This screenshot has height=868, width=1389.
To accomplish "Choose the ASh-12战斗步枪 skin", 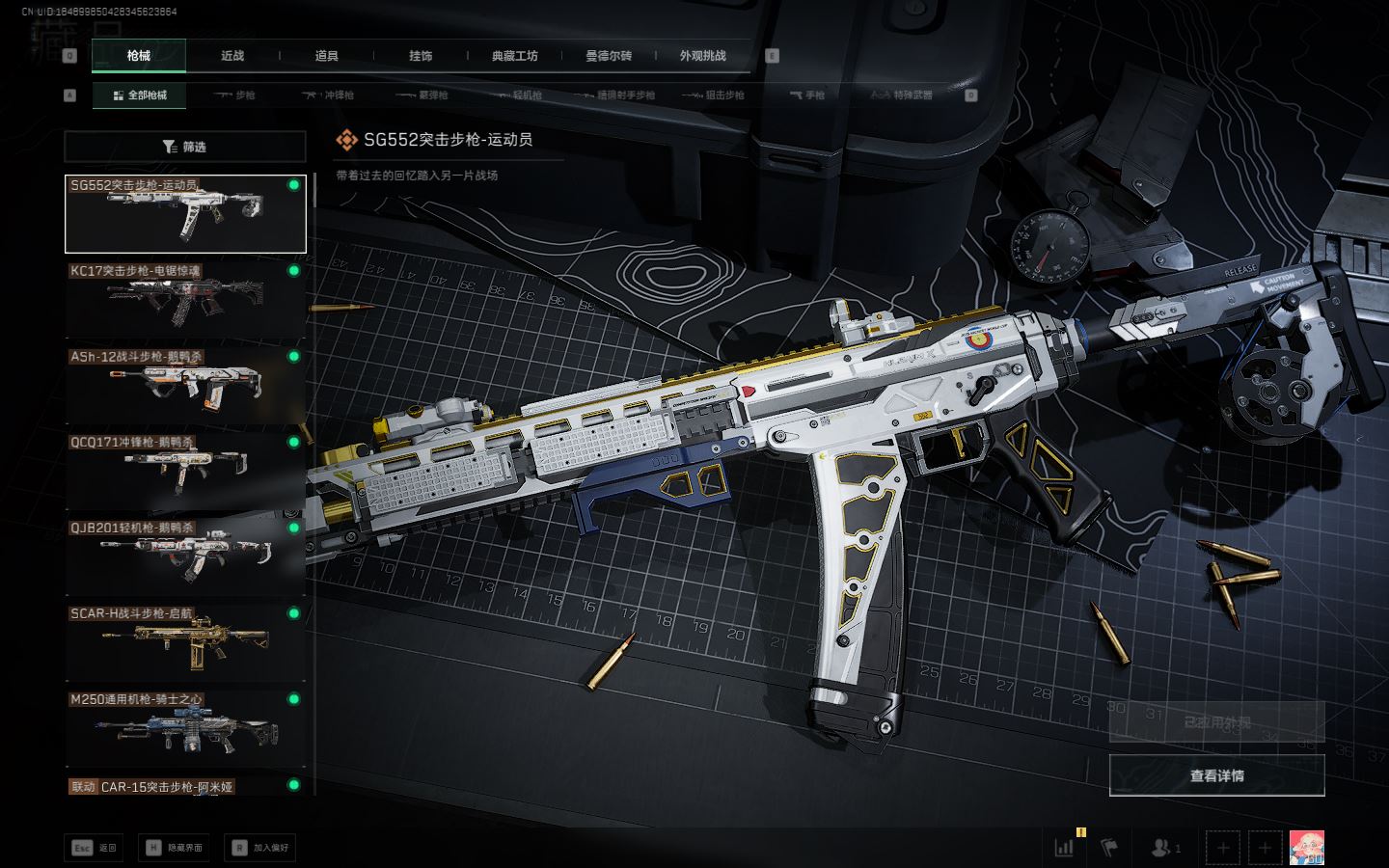I will tap(185, 386).
